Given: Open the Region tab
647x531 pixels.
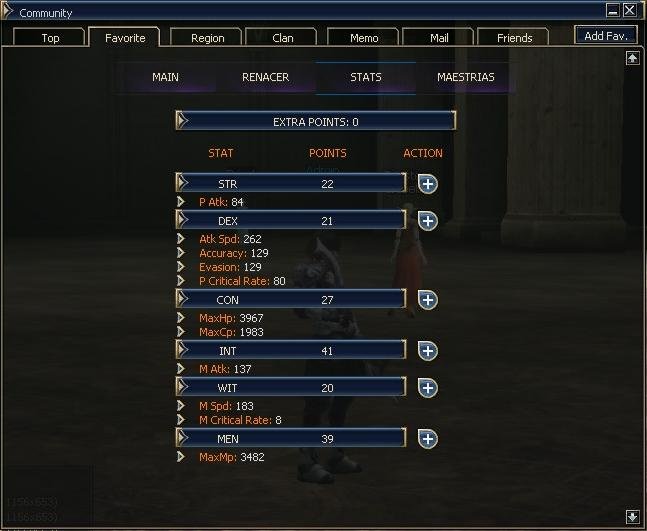Looking at the screenshot, I should pyautogui.click(x=207, y=38).
